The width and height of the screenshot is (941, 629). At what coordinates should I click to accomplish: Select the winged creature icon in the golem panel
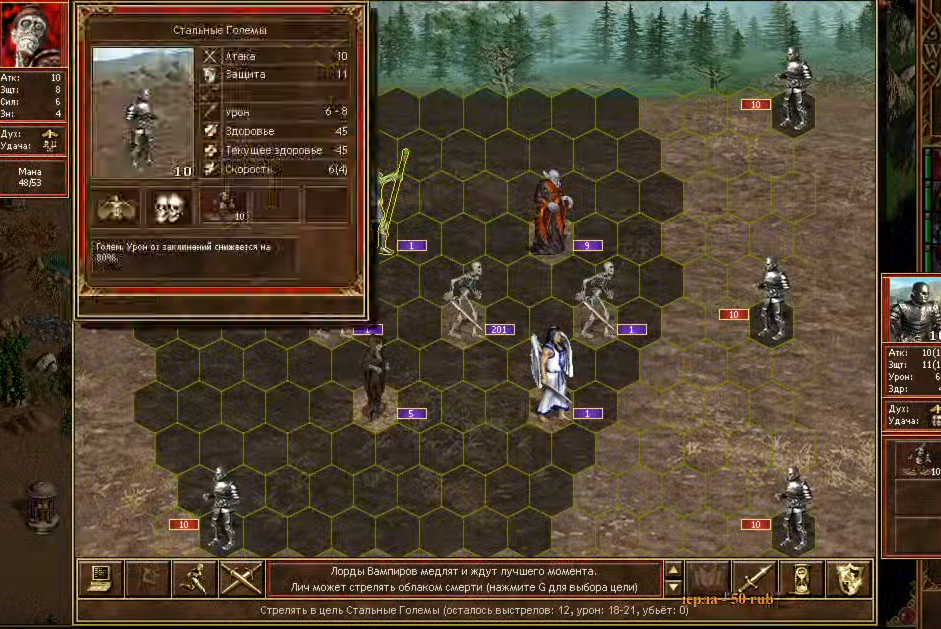point(117,206)
